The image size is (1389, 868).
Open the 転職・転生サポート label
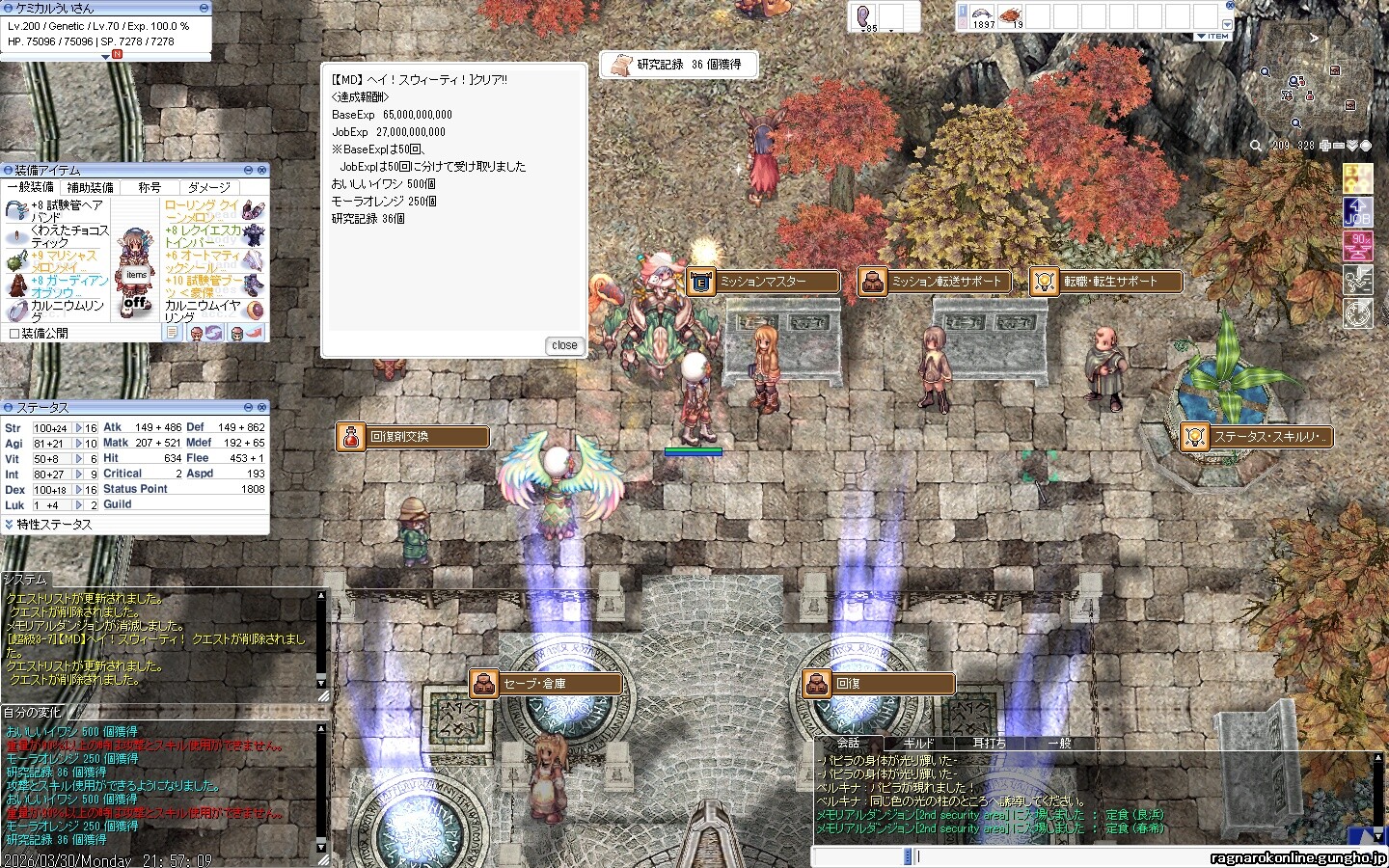tap(1107, 282)
